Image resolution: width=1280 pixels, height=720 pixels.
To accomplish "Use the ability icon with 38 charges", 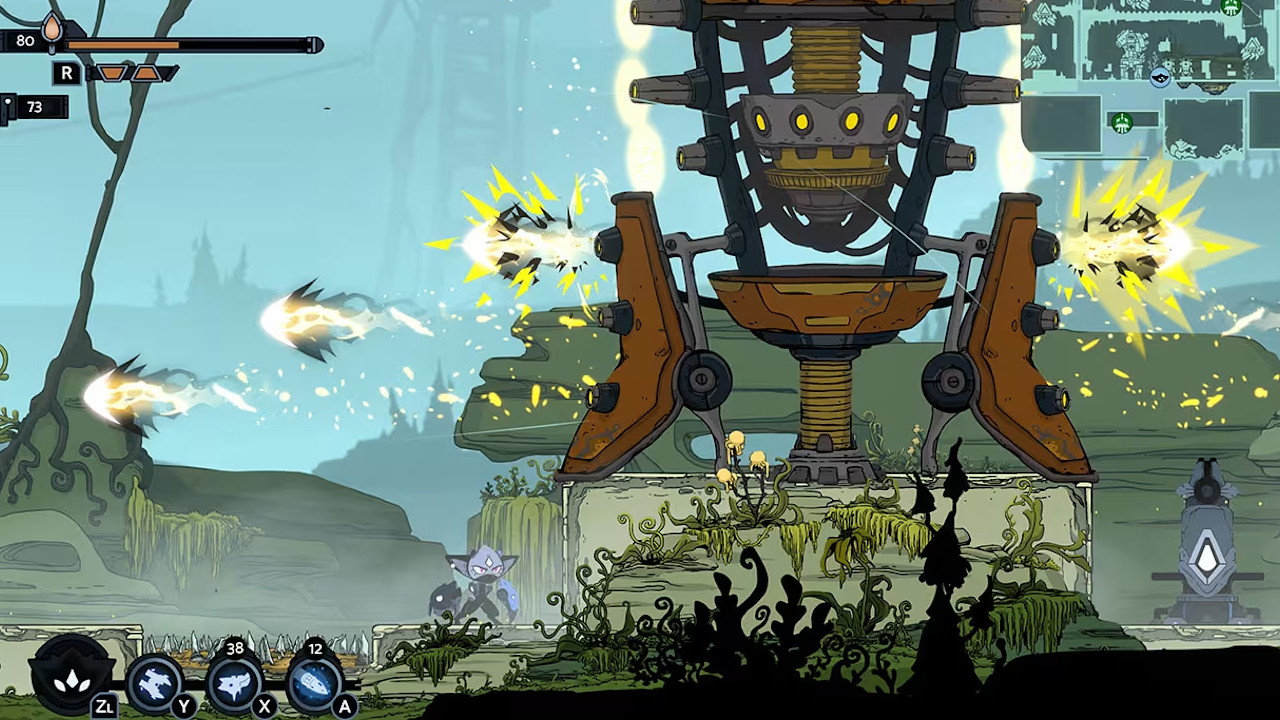I will tap(234, 684).
